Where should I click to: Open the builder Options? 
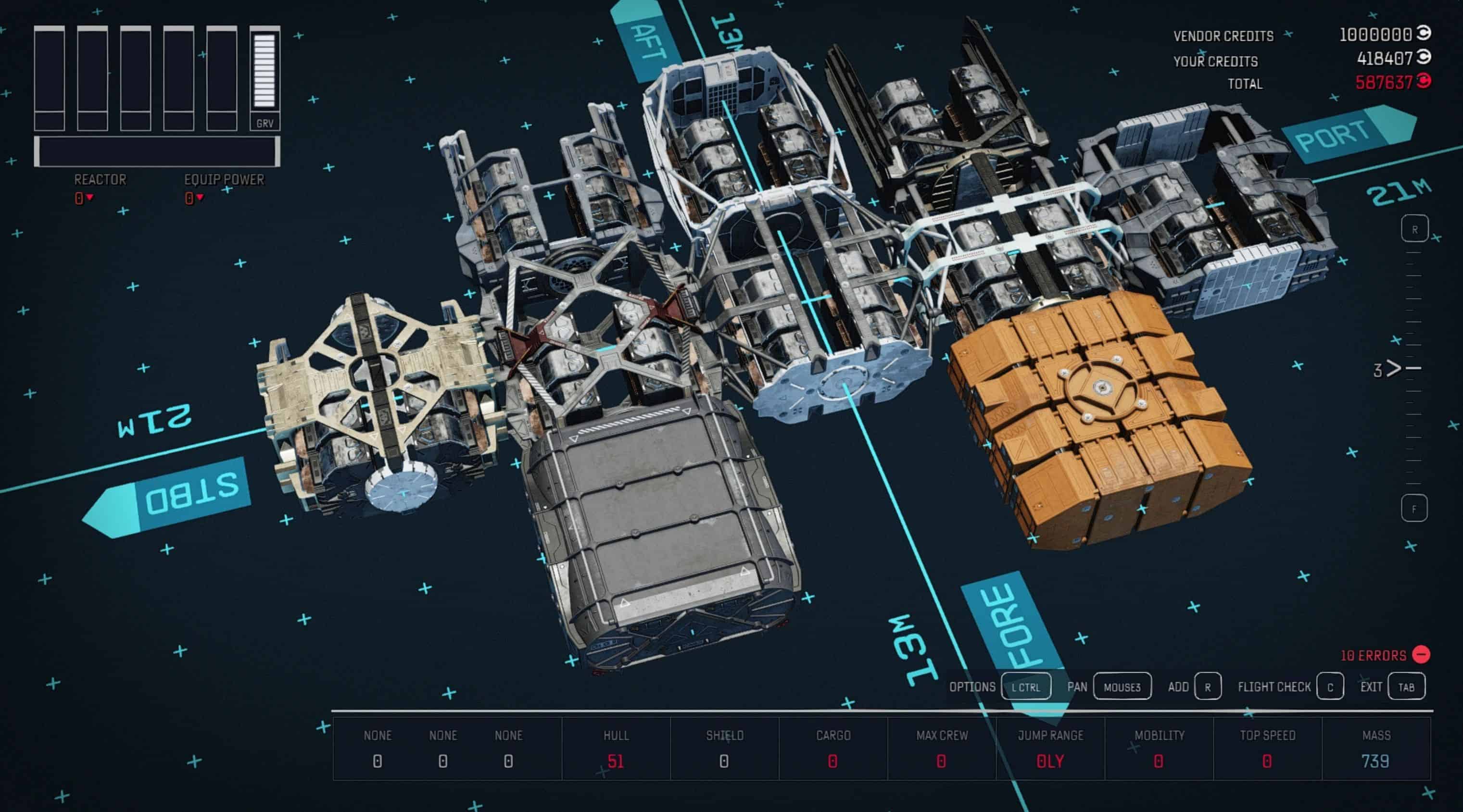(1026, 687)
